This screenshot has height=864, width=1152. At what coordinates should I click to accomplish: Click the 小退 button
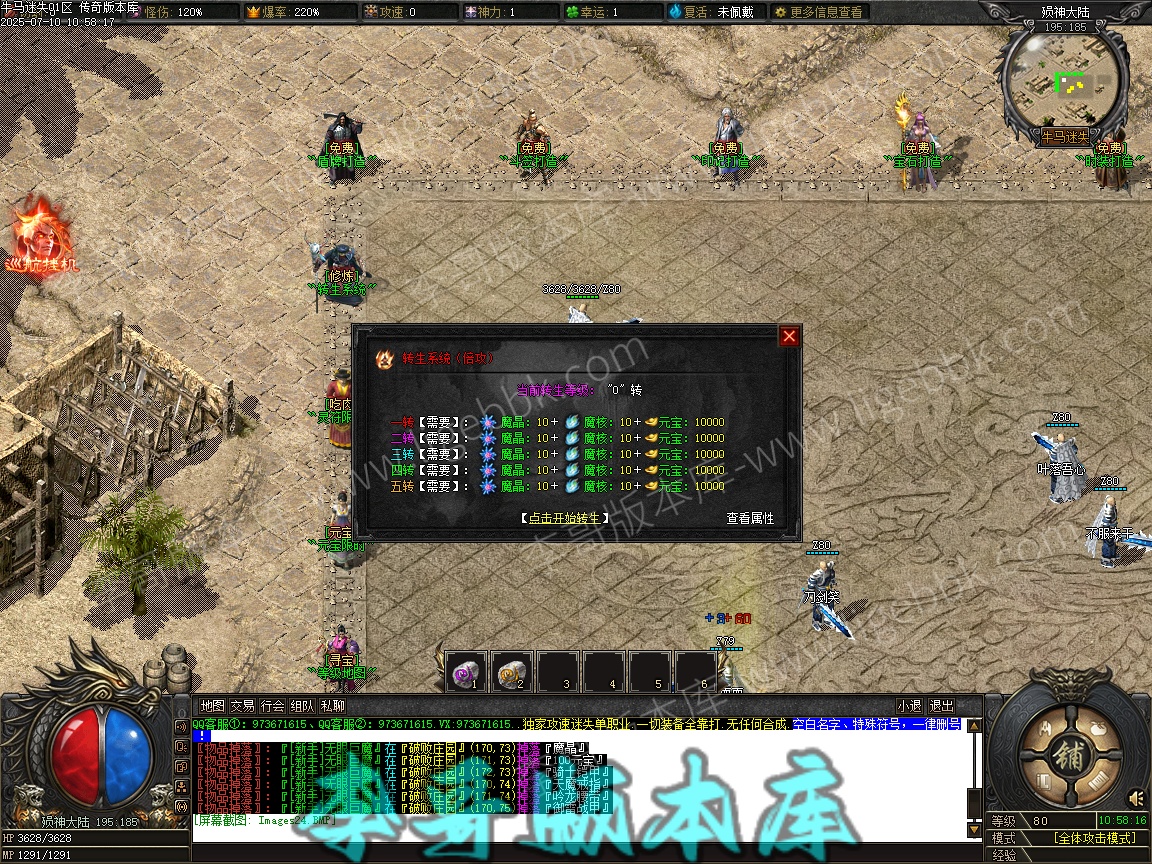(x=909, y=706)
